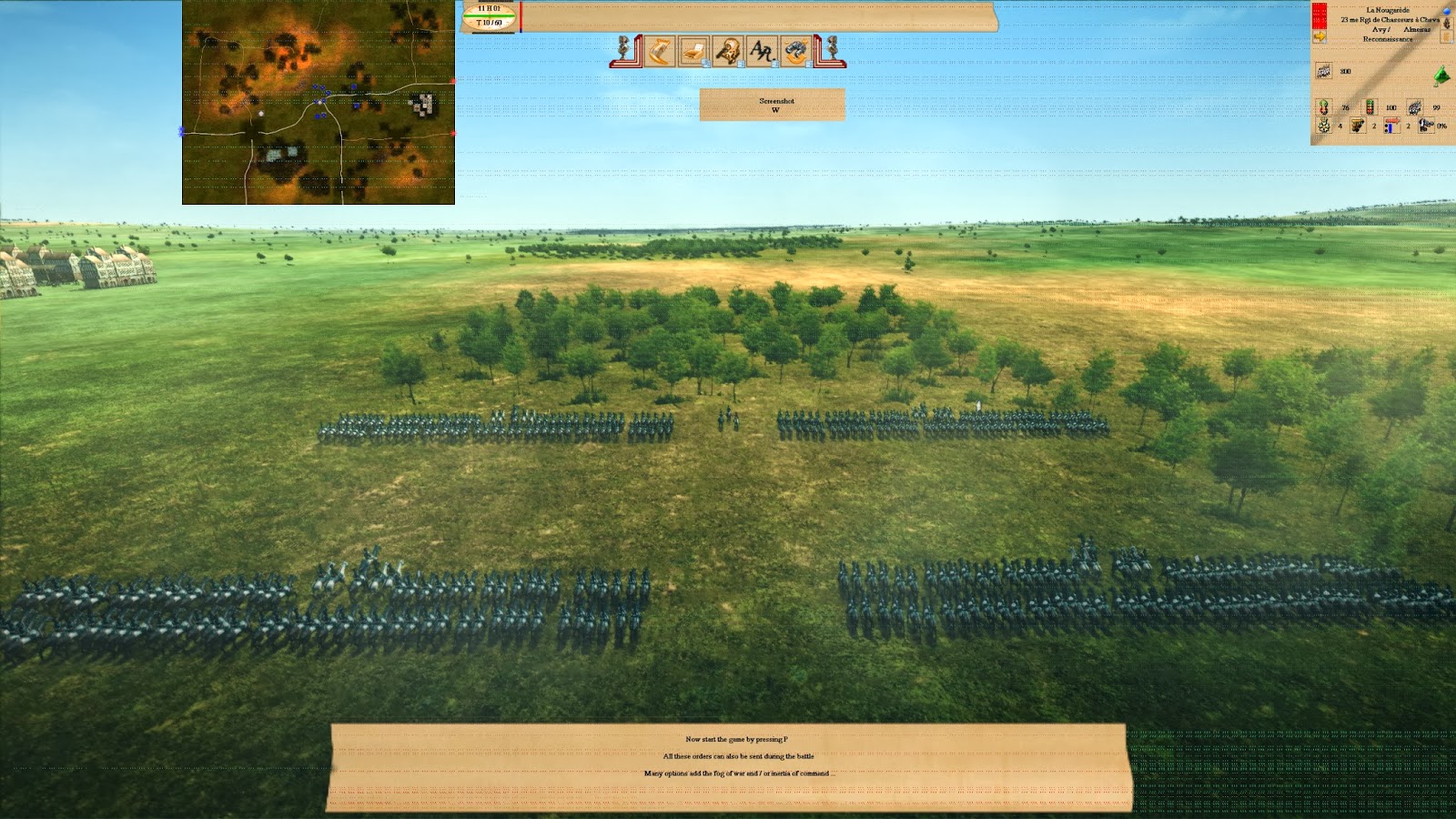
Task: Click the green tent icon in the unit panel
Action: coord(1441,76)
